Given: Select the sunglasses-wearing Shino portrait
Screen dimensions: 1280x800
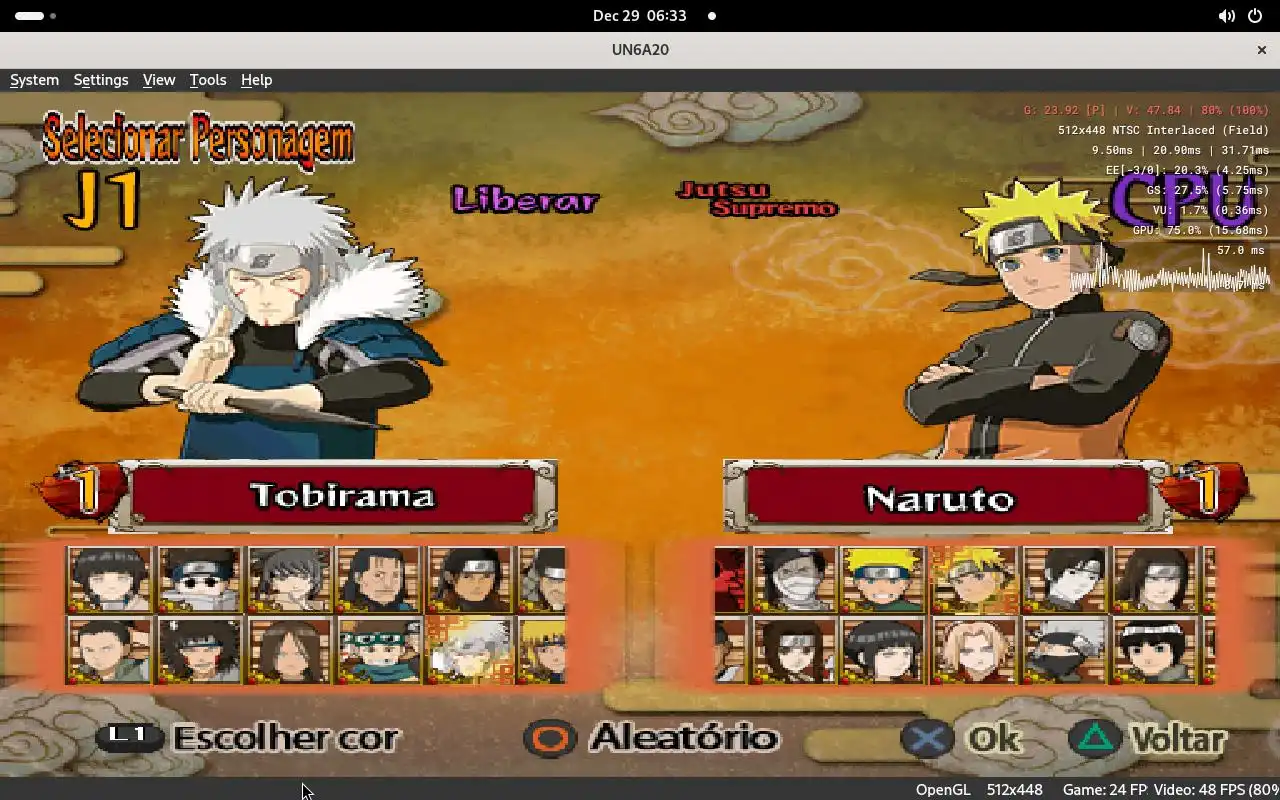Looking at the screenshot, I should click(200, 579).
